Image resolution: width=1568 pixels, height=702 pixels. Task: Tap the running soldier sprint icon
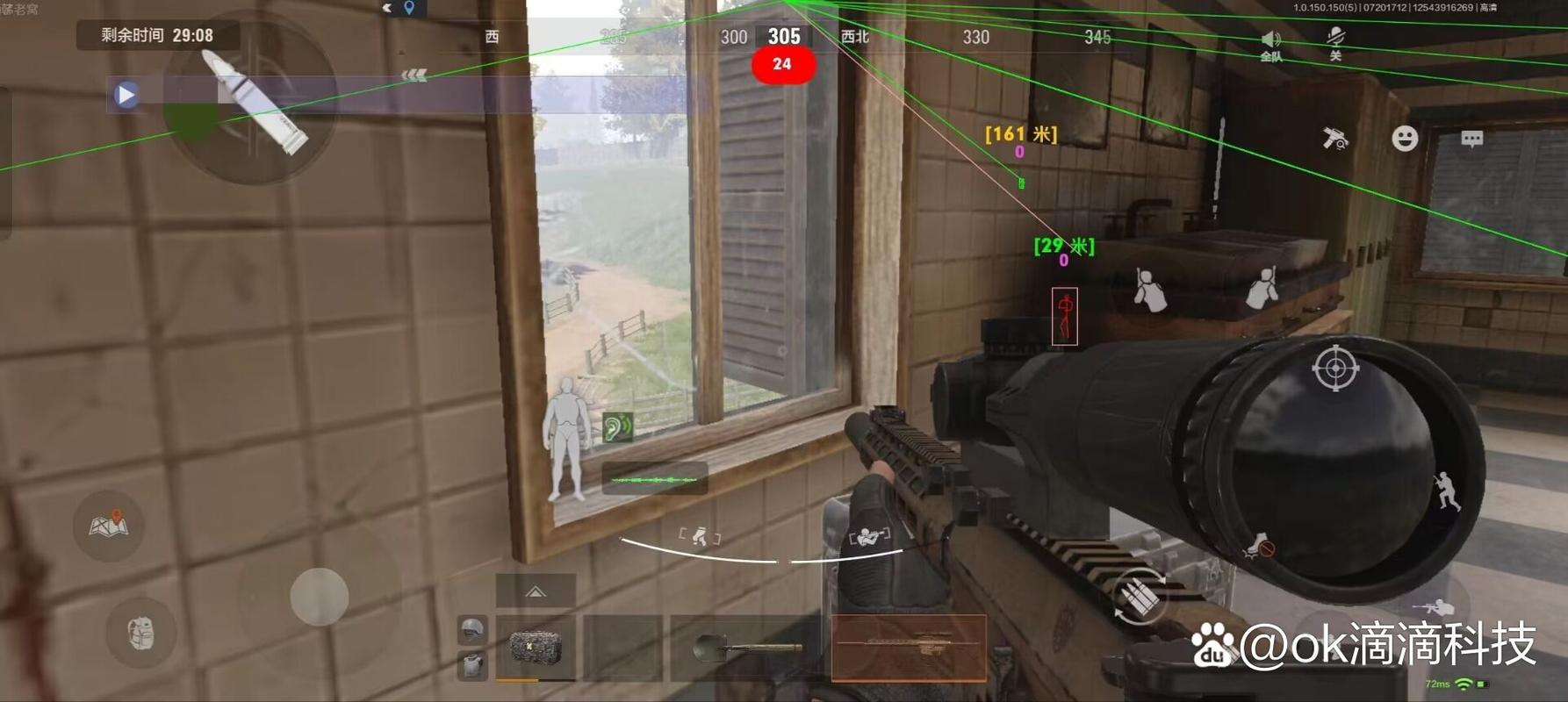click(x=1445, y=491)
